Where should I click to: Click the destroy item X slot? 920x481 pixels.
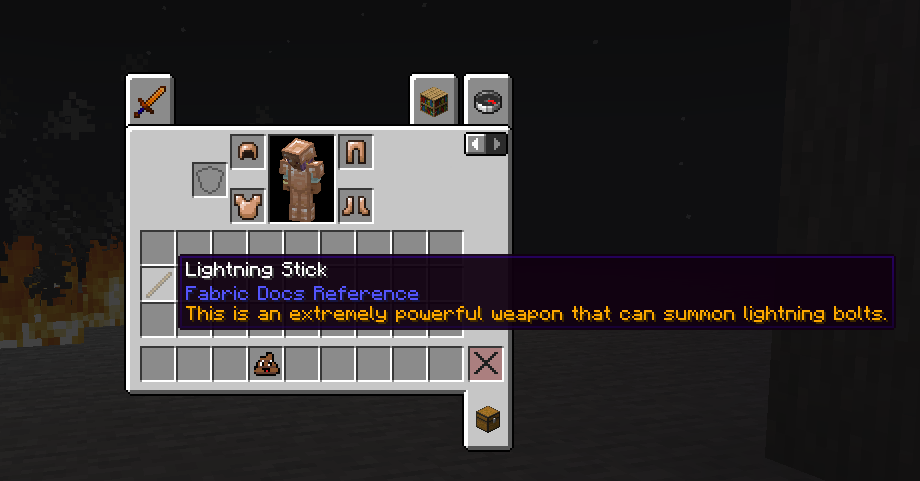pos(486,364)
